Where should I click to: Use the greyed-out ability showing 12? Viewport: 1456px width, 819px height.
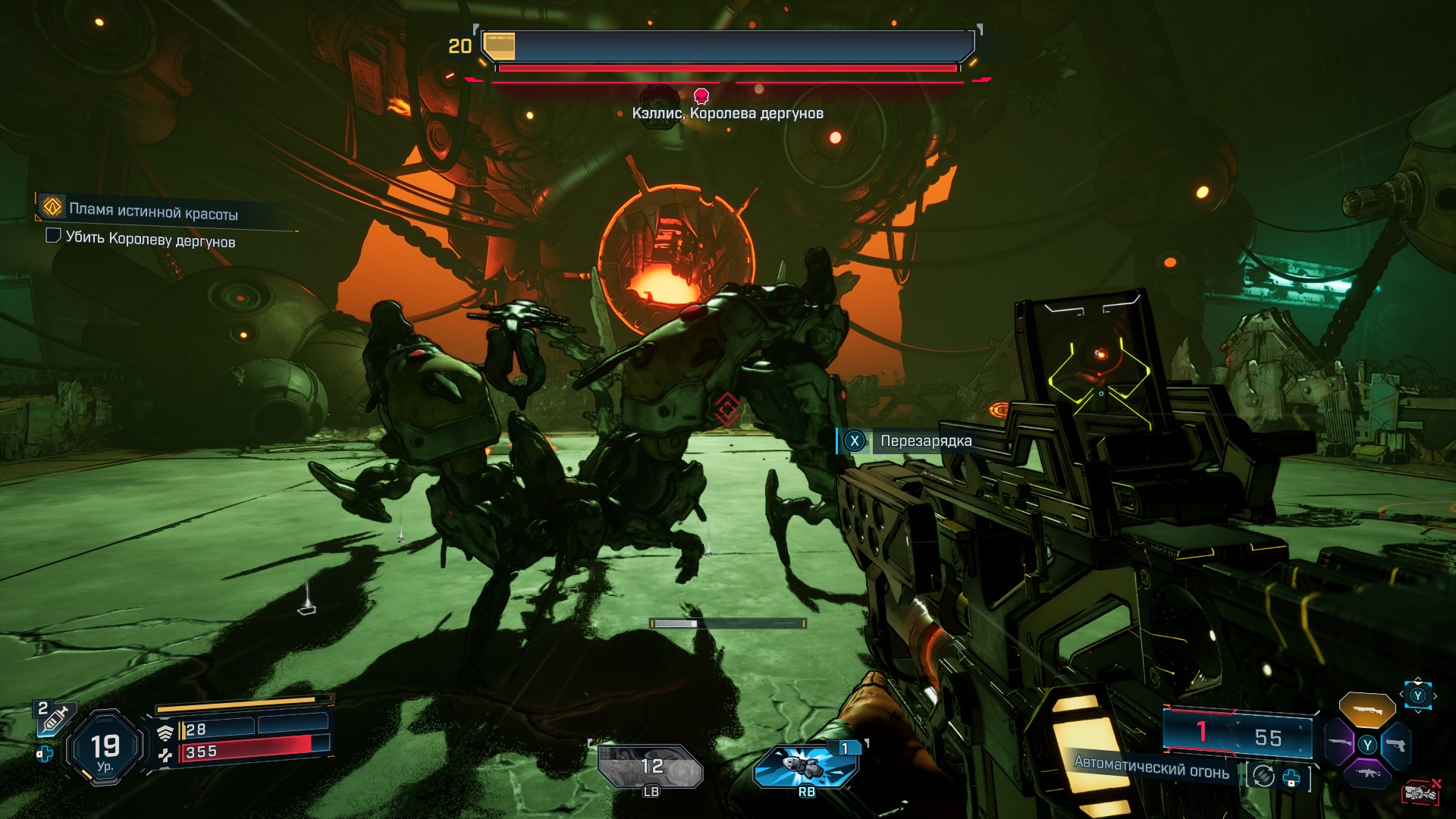651,767
